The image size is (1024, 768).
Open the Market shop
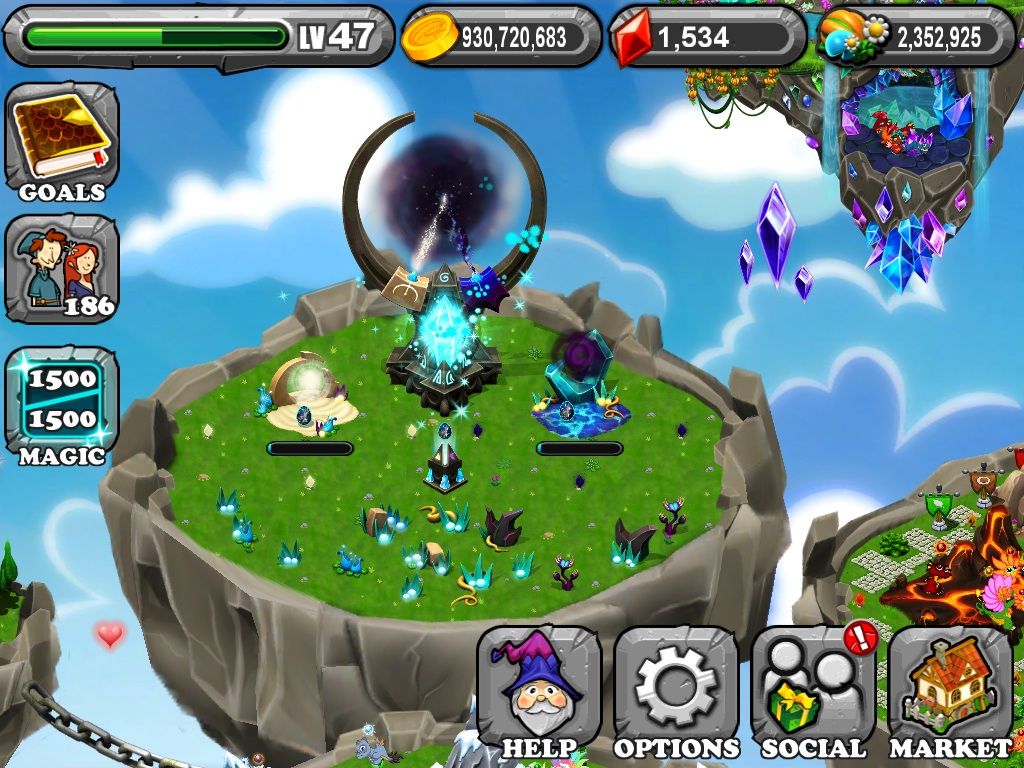point(950,692)
